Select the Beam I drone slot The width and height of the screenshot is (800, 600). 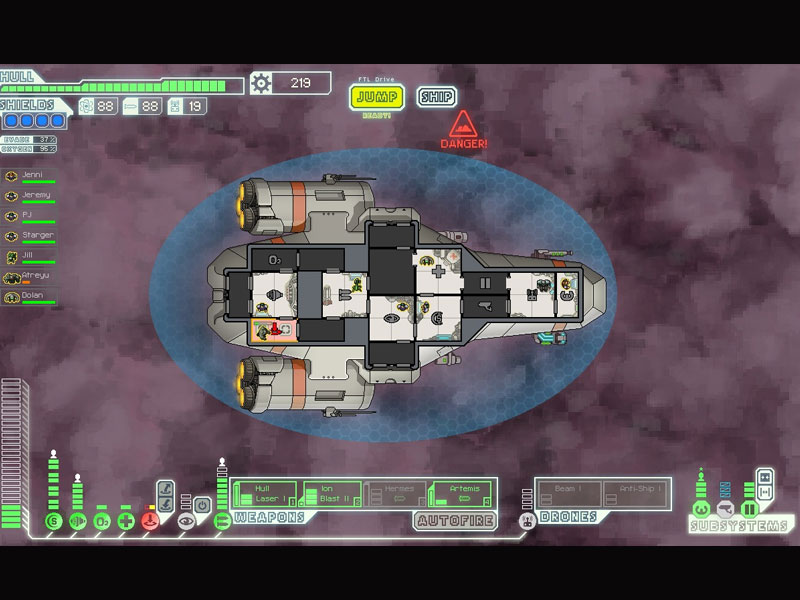click(x=568, y=492)
